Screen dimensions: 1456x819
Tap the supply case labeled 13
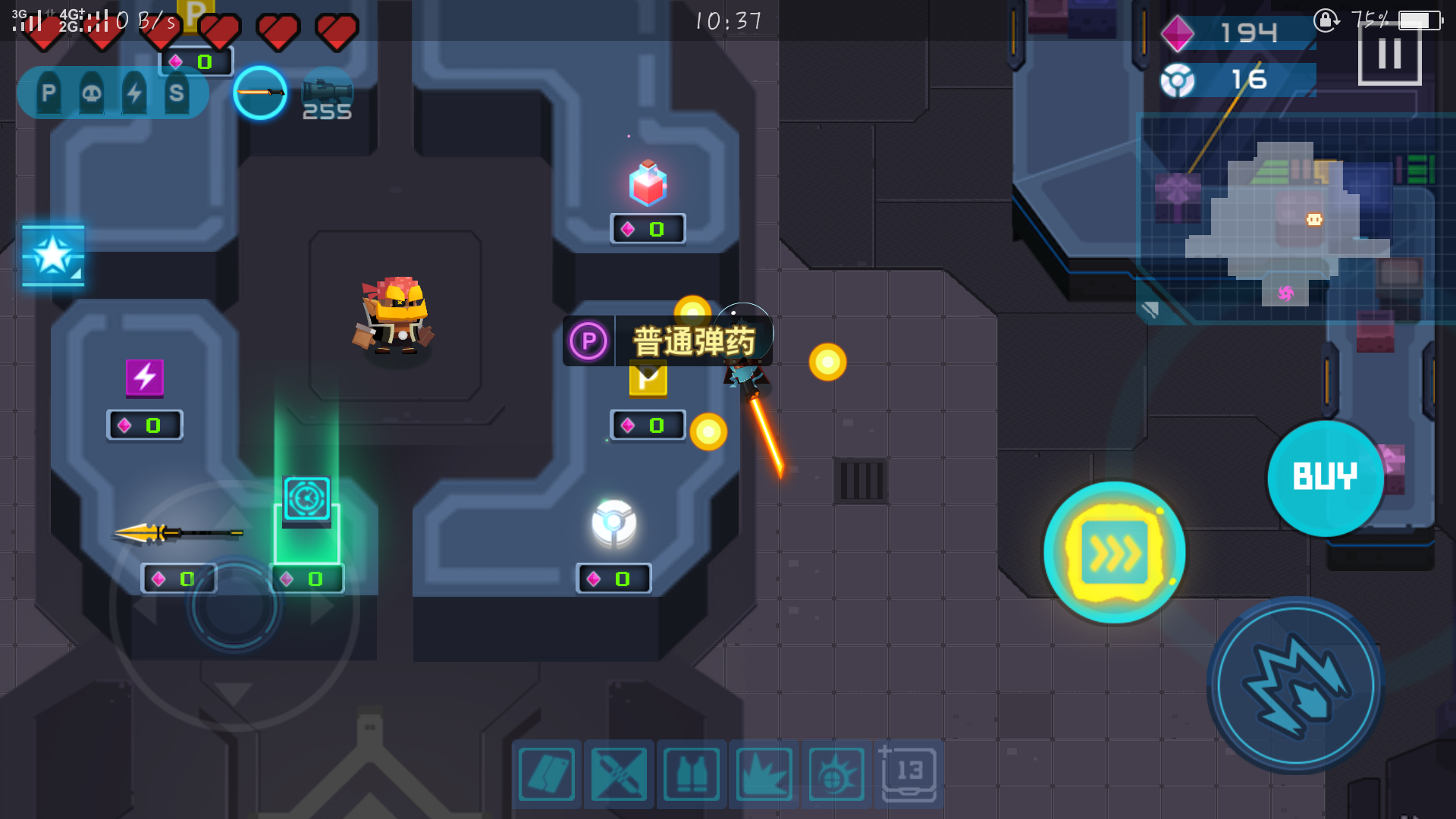[908, 774]
